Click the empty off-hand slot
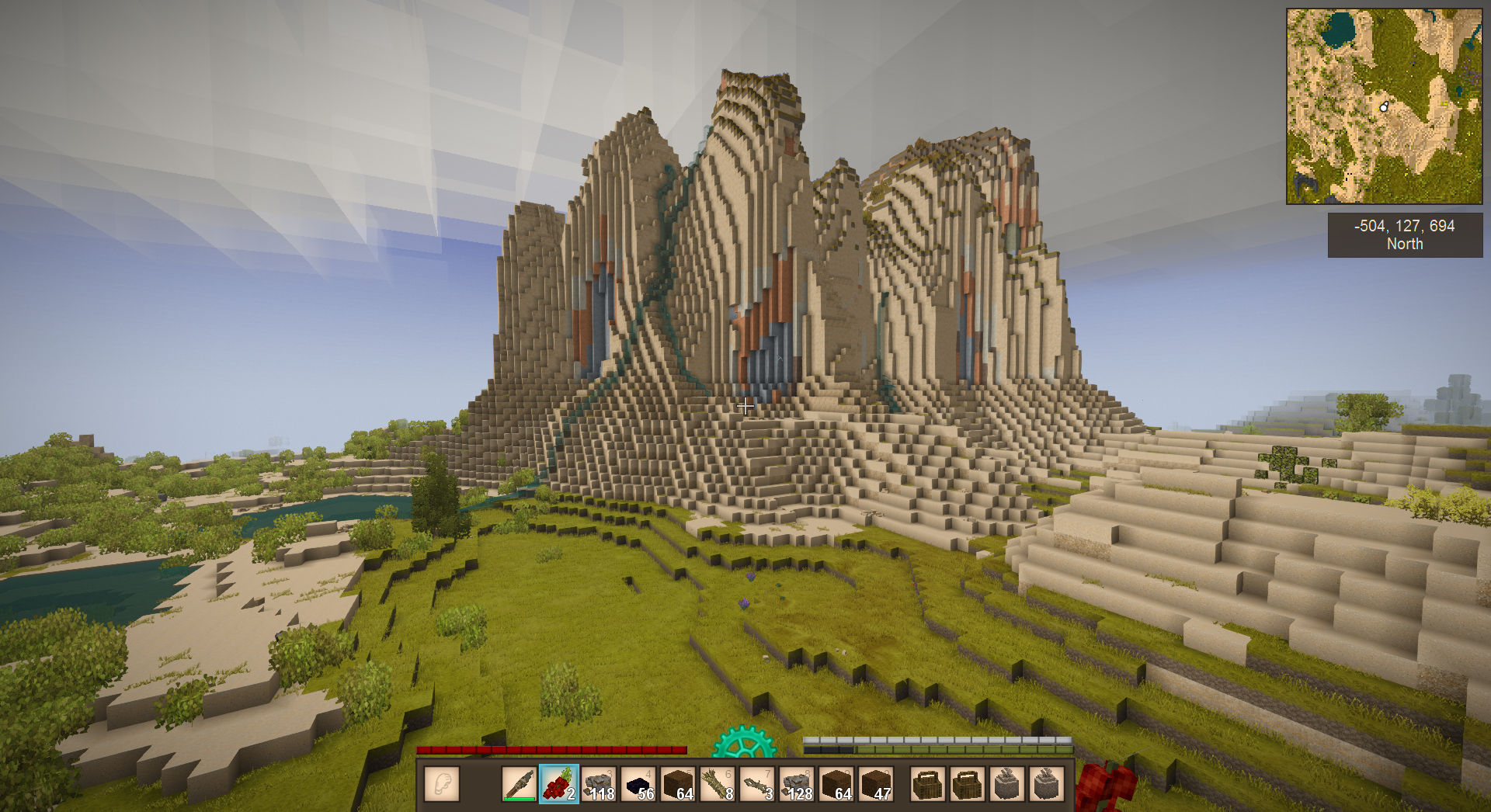This screenshot has height=812, width=1491. [442, 783]
